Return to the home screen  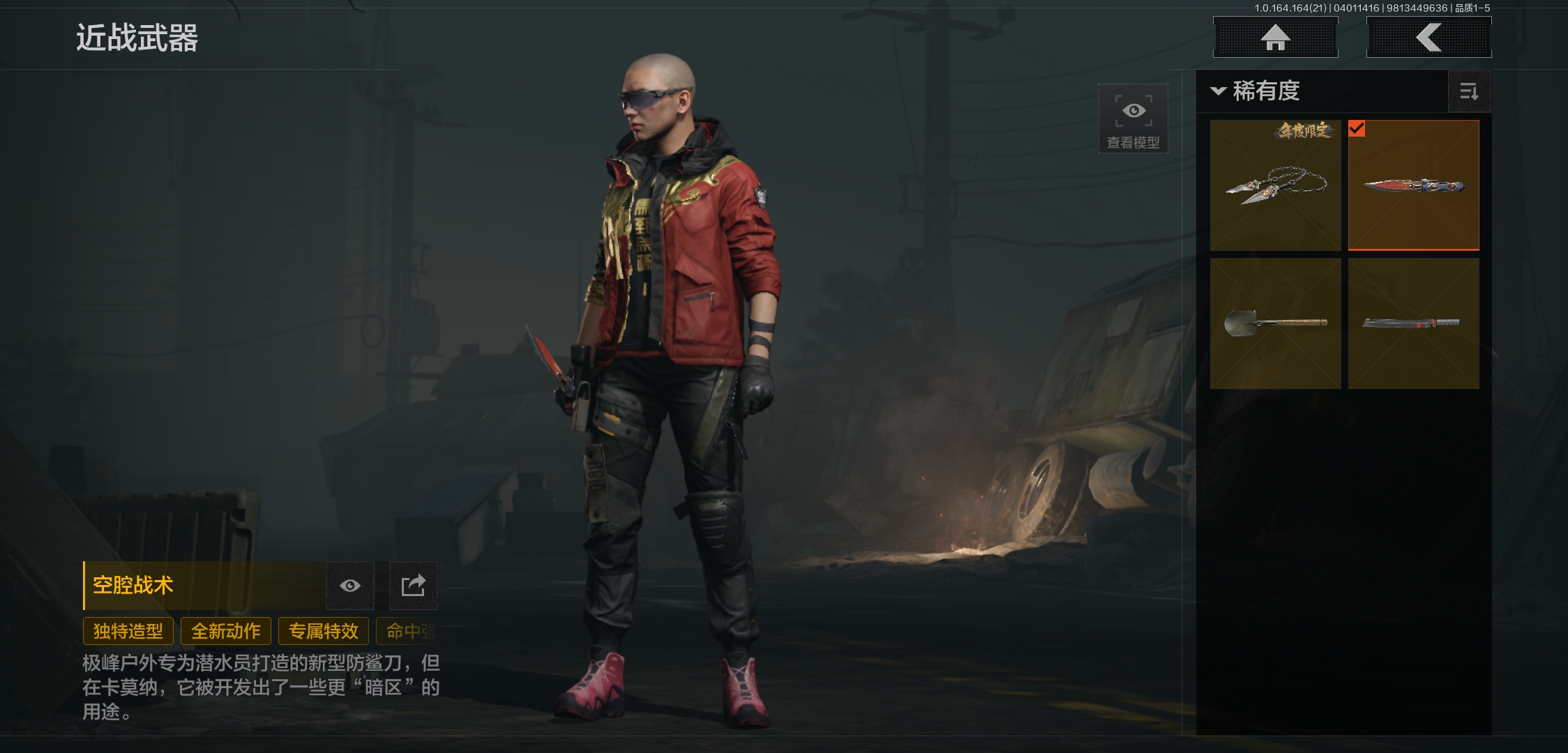pyautogui.click(x=1275, y=38)
